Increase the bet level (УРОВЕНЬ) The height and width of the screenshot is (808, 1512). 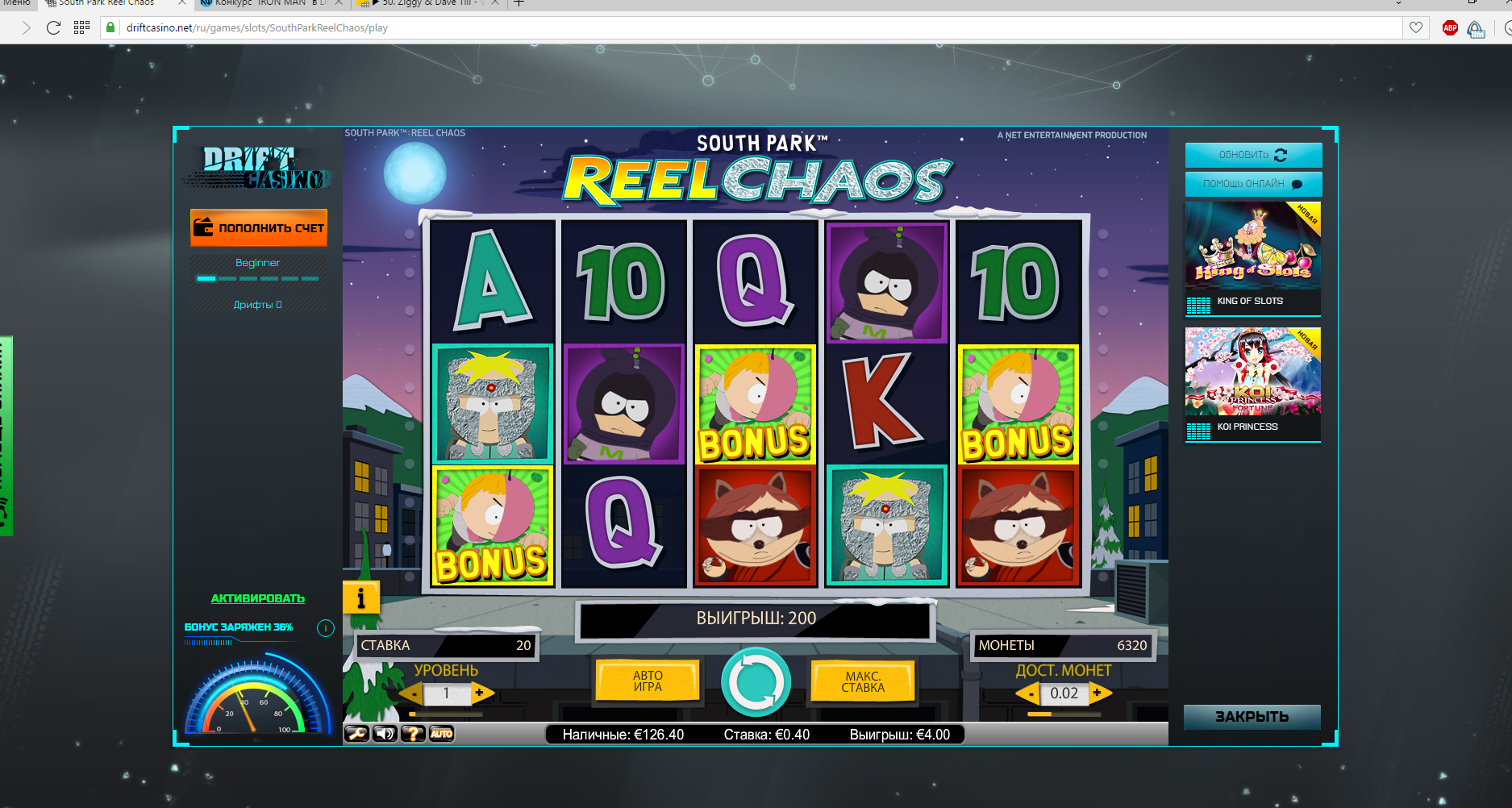[x=481, y=693]
